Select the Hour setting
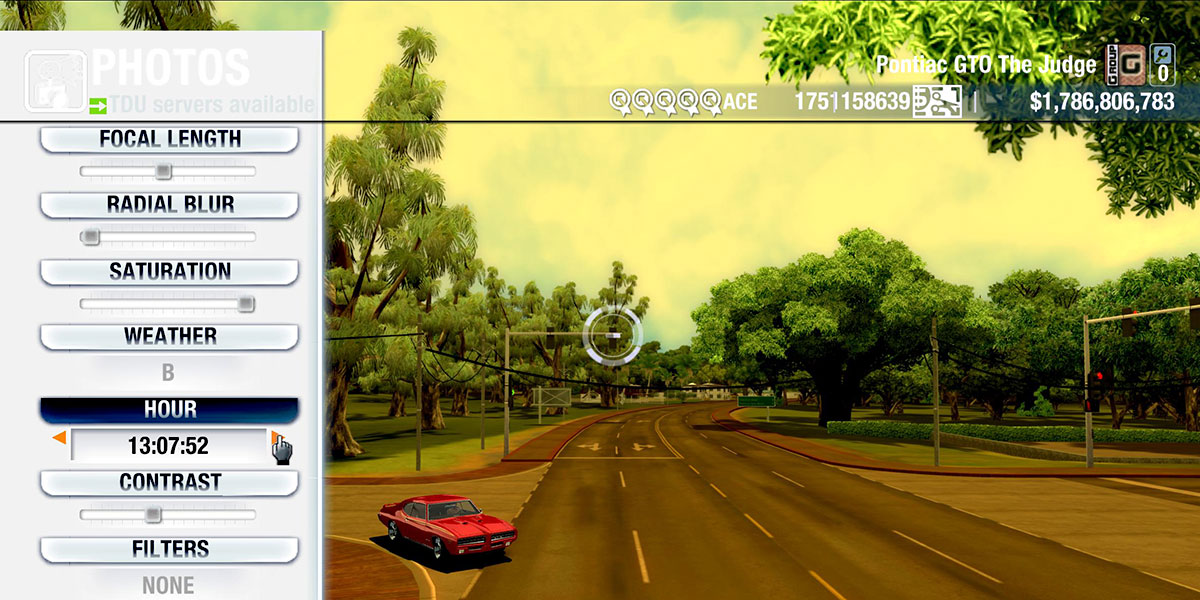Viewport: 1200px width, 600px height. coord(169,410)
